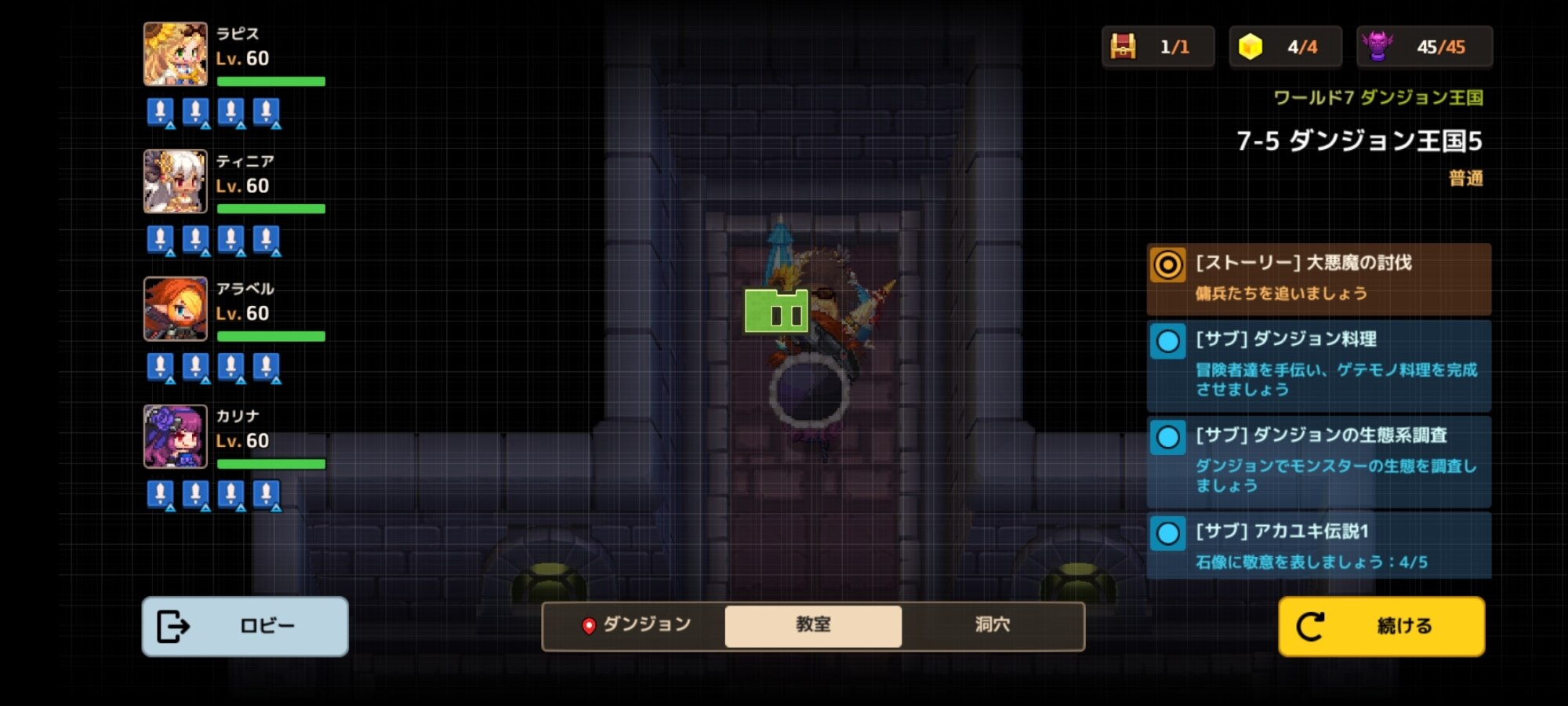This screenshot has width=1568, height=706.
Task: Open the sub quest ダンジョン料理
Action: (x=1319, y=365)
